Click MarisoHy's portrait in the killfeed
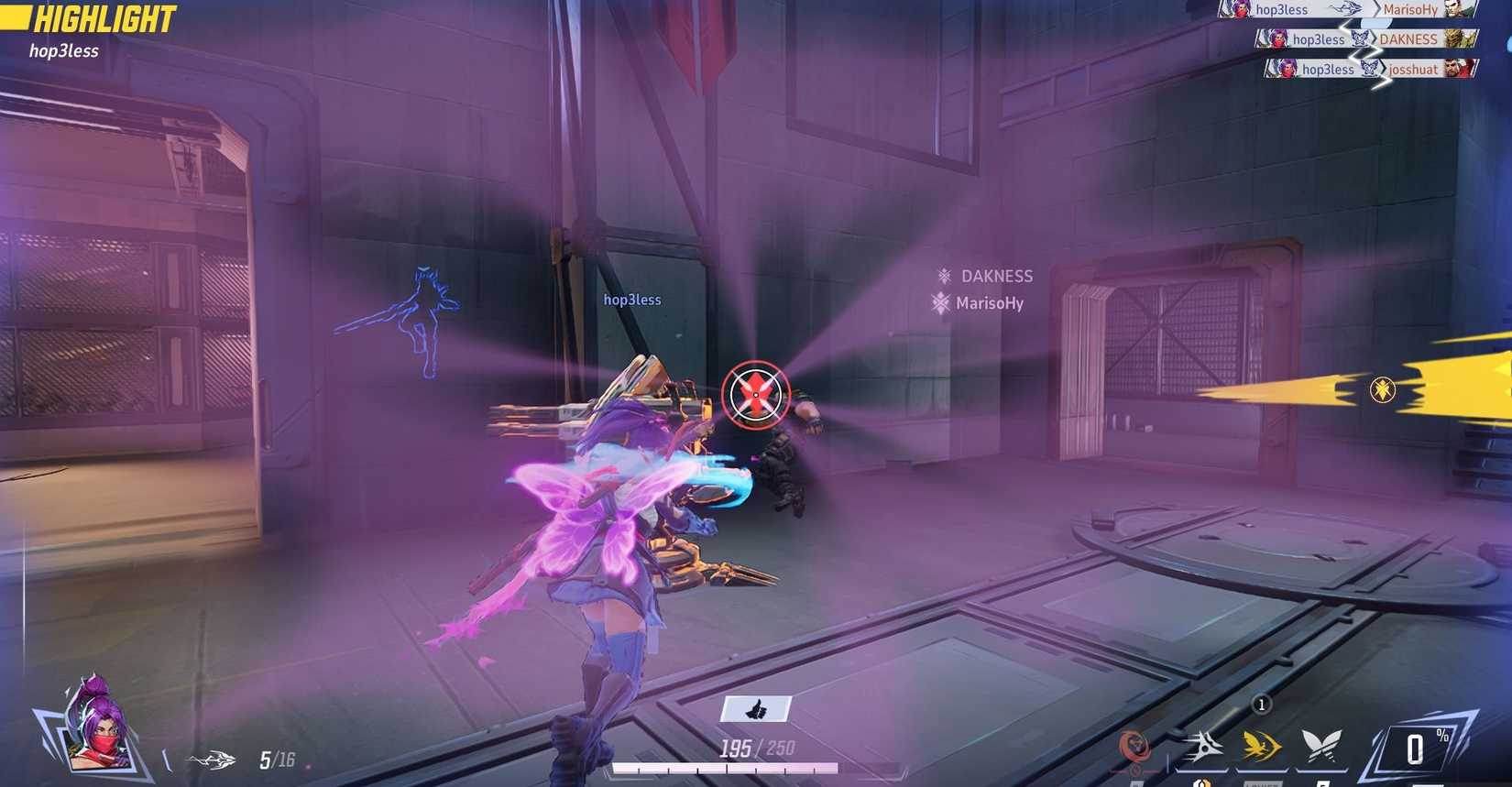This screenshot has width=1512, height=787. (1457, 10)
